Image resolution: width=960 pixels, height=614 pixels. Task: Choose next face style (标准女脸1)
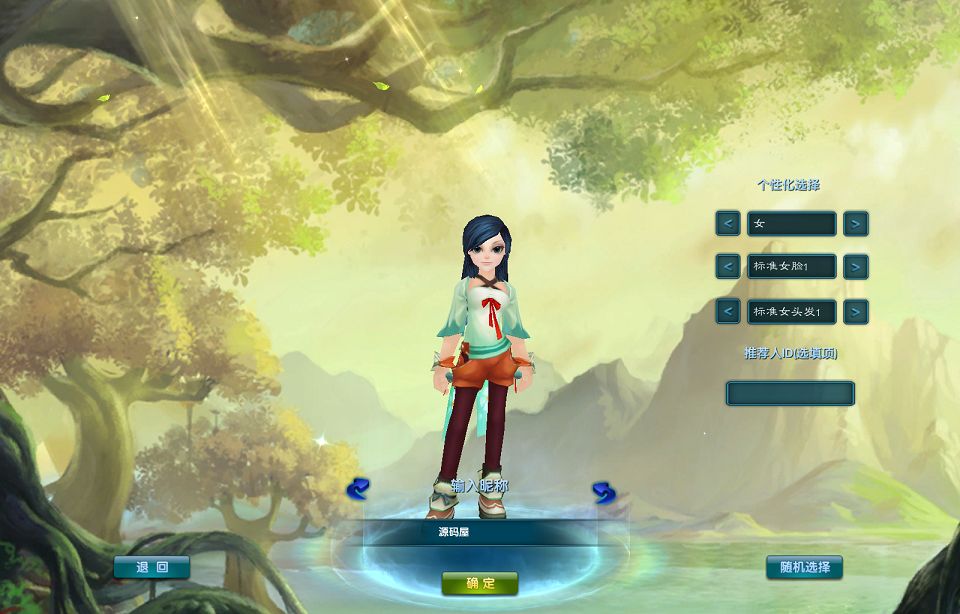coord(855,267)
